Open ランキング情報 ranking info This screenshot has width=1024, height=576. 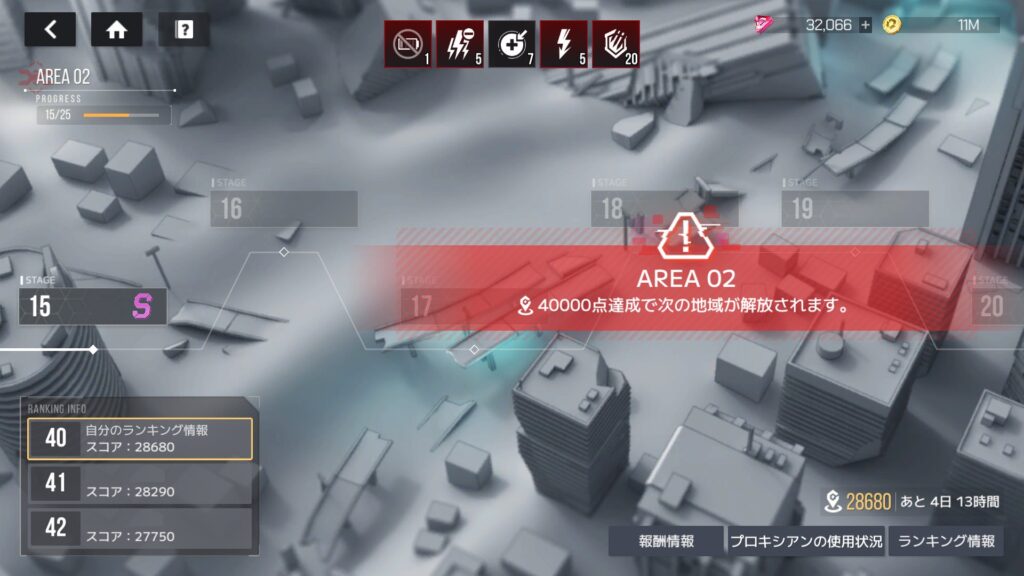click(946, 541)
